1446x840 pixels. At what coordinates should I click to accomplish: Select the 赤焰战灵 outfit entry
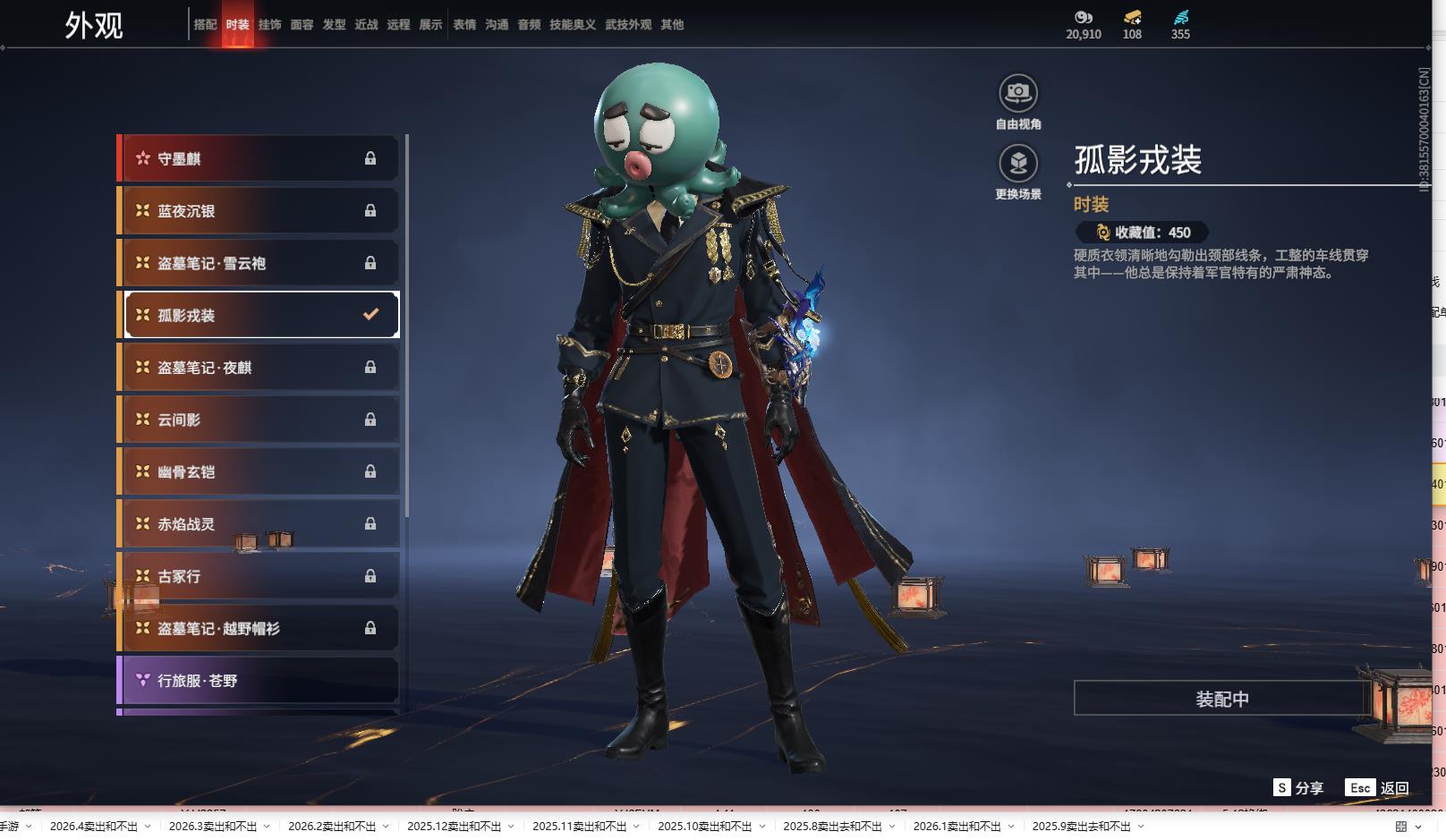tap(259, 524)
